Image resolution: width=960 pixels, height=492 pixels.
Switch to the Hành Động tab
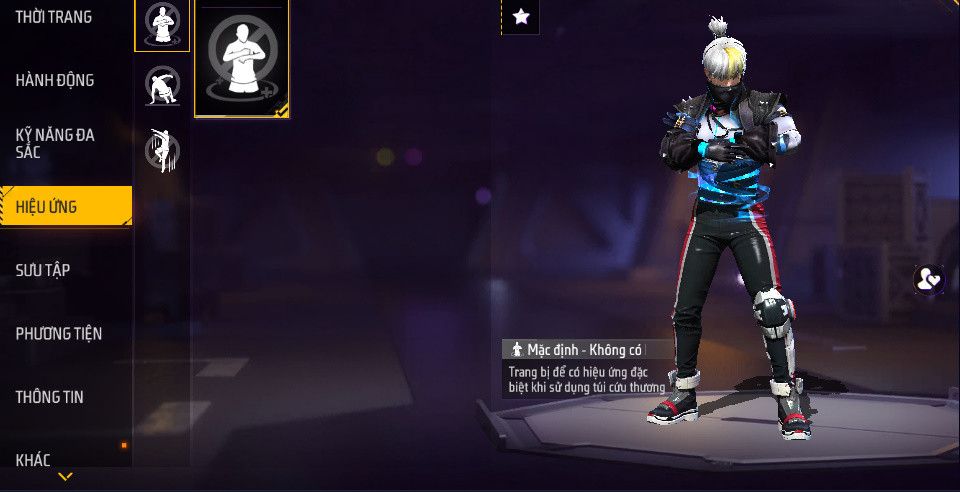55,80
